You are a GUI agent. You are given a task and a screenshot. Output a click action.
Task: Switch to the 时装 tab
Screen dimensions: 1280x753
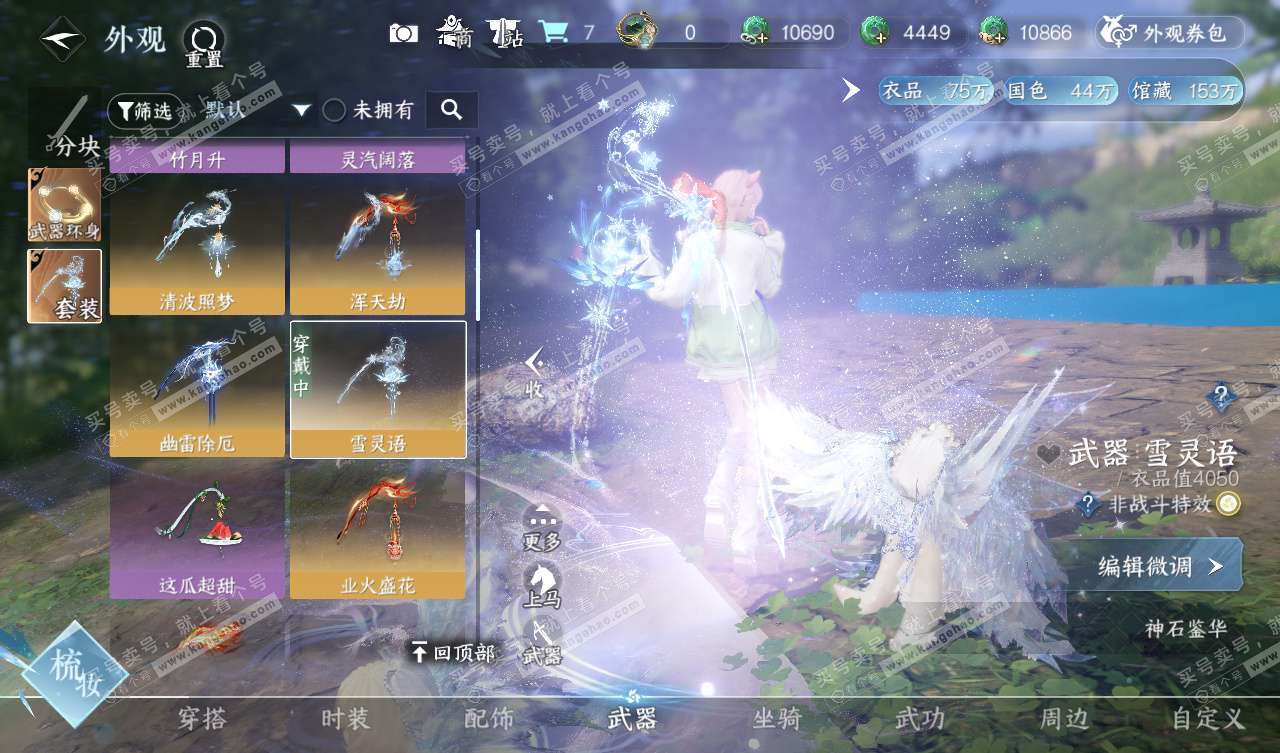click(x=346, y=718)
